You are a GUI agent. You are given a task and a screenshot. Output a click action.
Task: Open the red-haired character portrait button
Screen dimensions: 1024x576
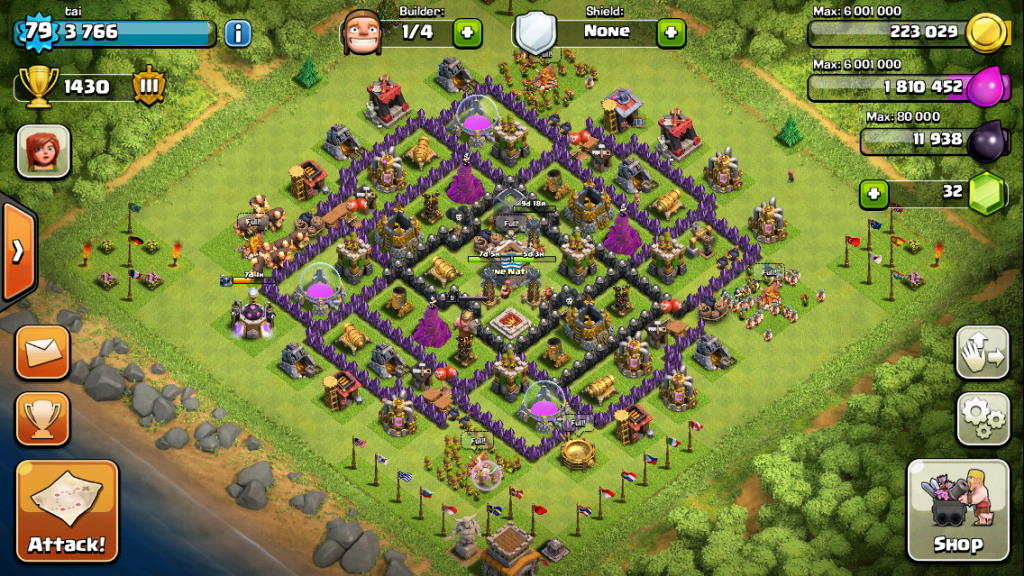(43, 151)
